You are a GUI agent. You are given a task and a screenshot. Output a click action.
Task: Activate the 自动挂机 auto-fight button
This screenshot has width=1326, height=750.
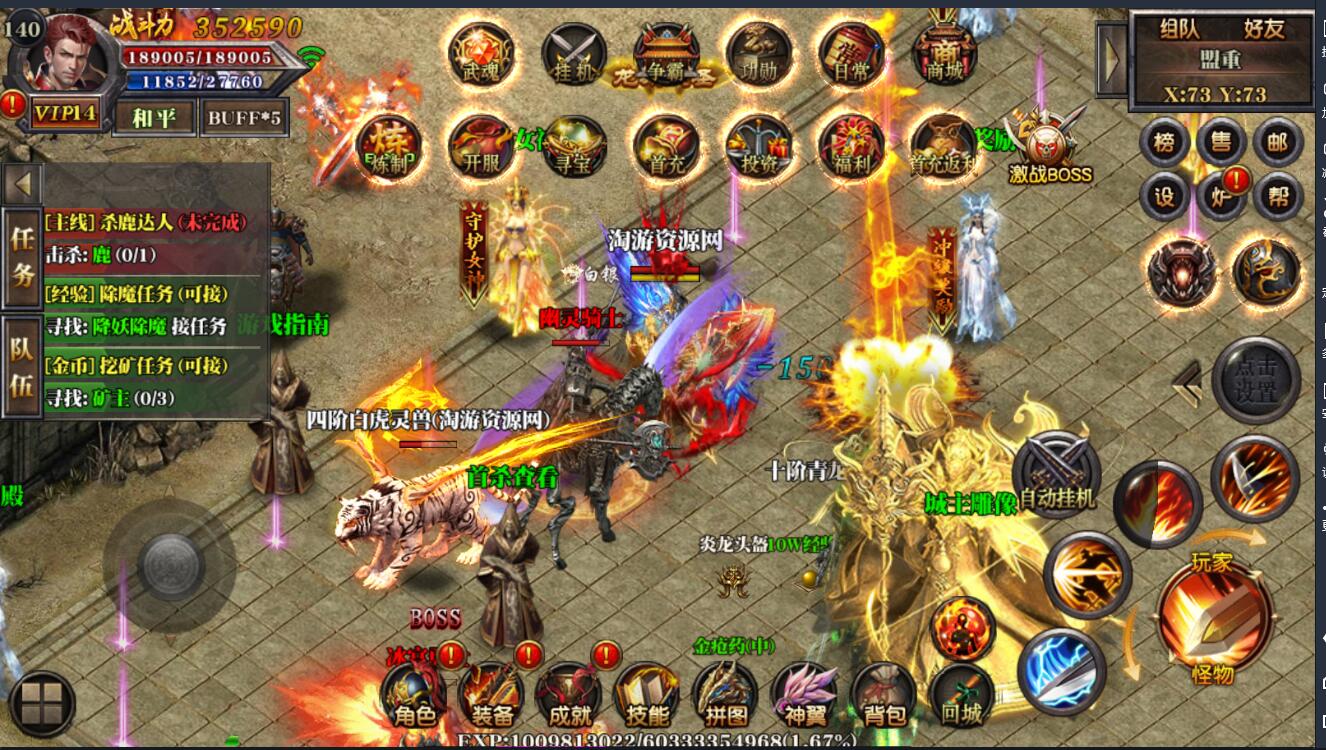(1056, 475)
